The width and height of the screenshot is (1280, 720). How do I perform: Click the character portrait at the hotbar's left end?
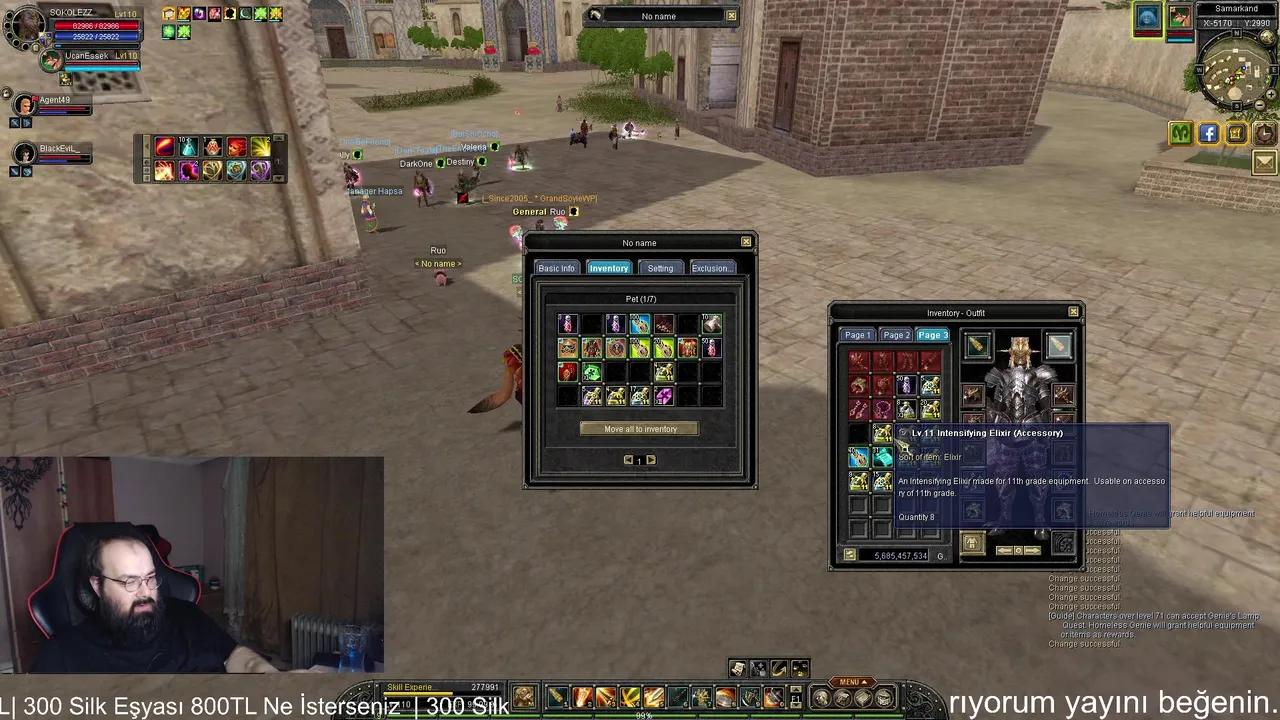[x=524, y=697]
